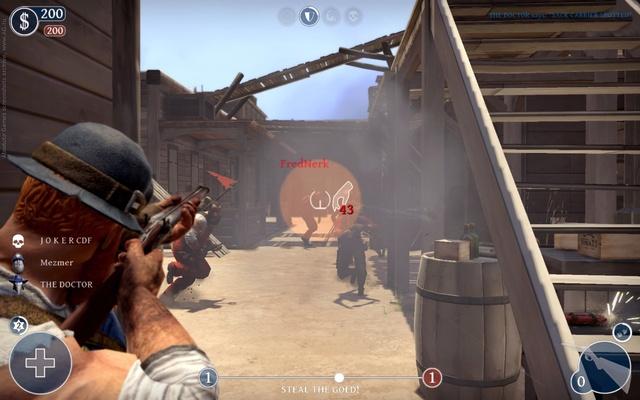Screen dimensions: 640x400
Task: Click the star rank badge
Action: pyautogui.click(x=18, y=323)
